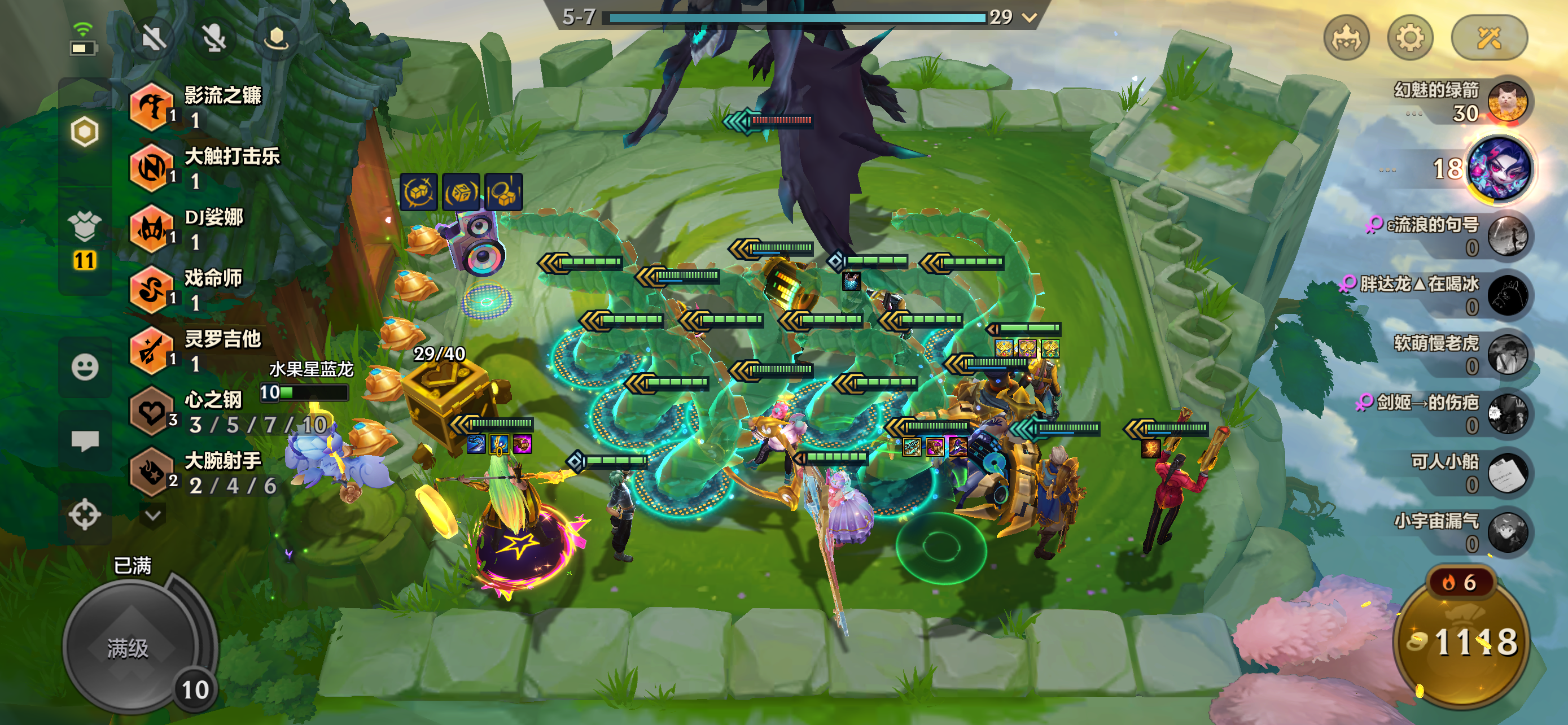Expand the stage 5-7 round dropdown arrow
This screenshot has width=1568, height=725.
click(x=1030, y=18)
